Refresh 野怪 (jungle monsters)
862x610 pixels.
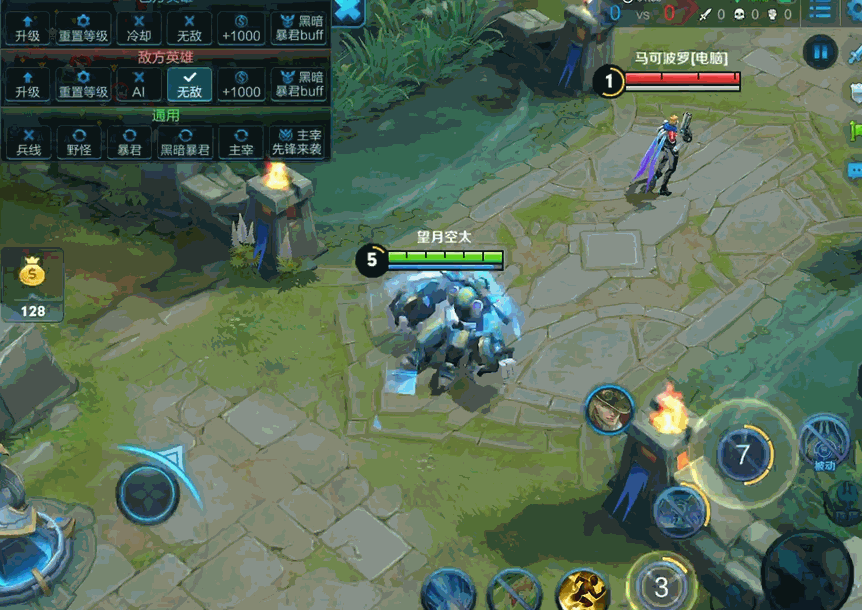[82, 142]
